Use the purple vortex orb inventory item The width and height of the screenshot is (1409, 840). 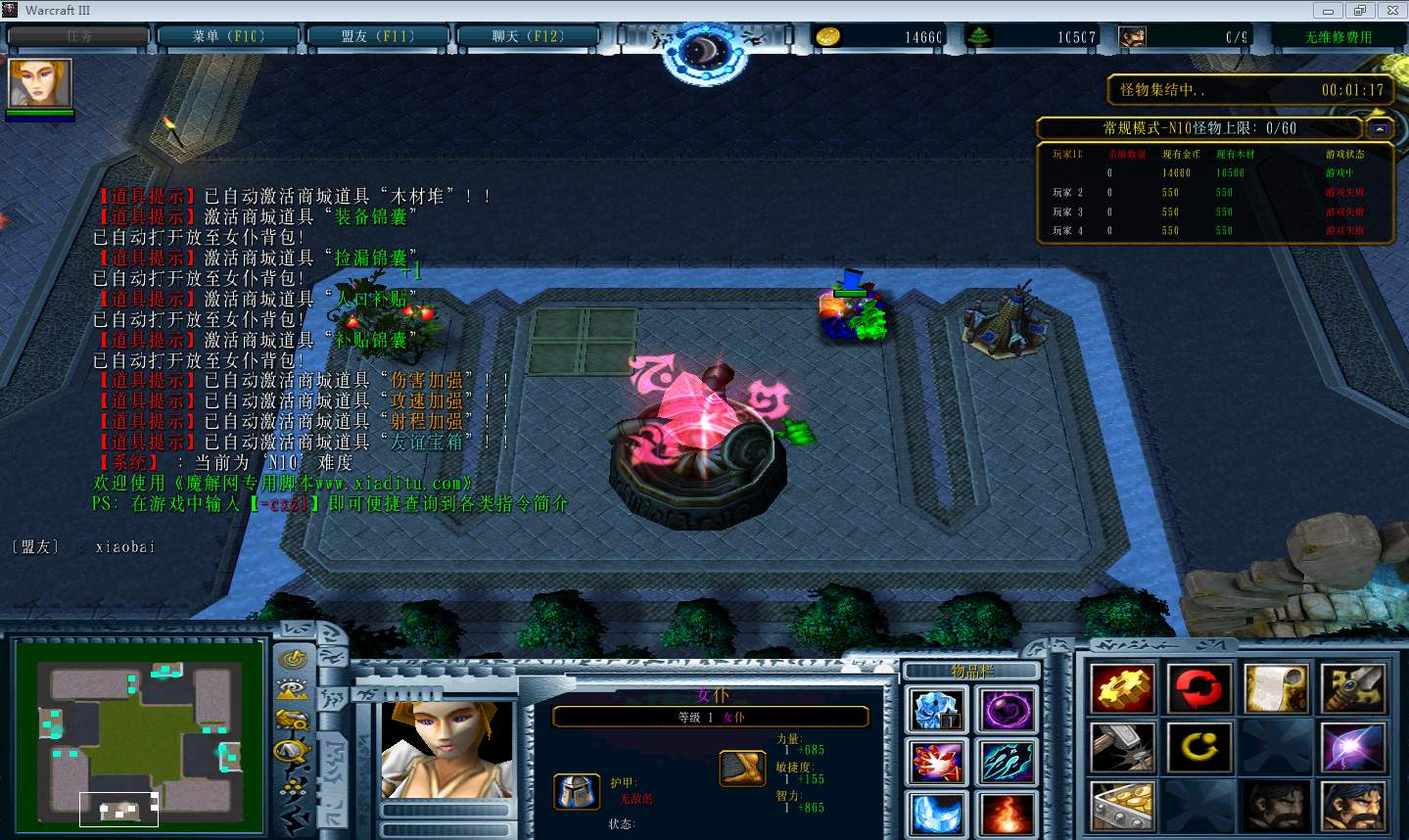(1006, 710)
